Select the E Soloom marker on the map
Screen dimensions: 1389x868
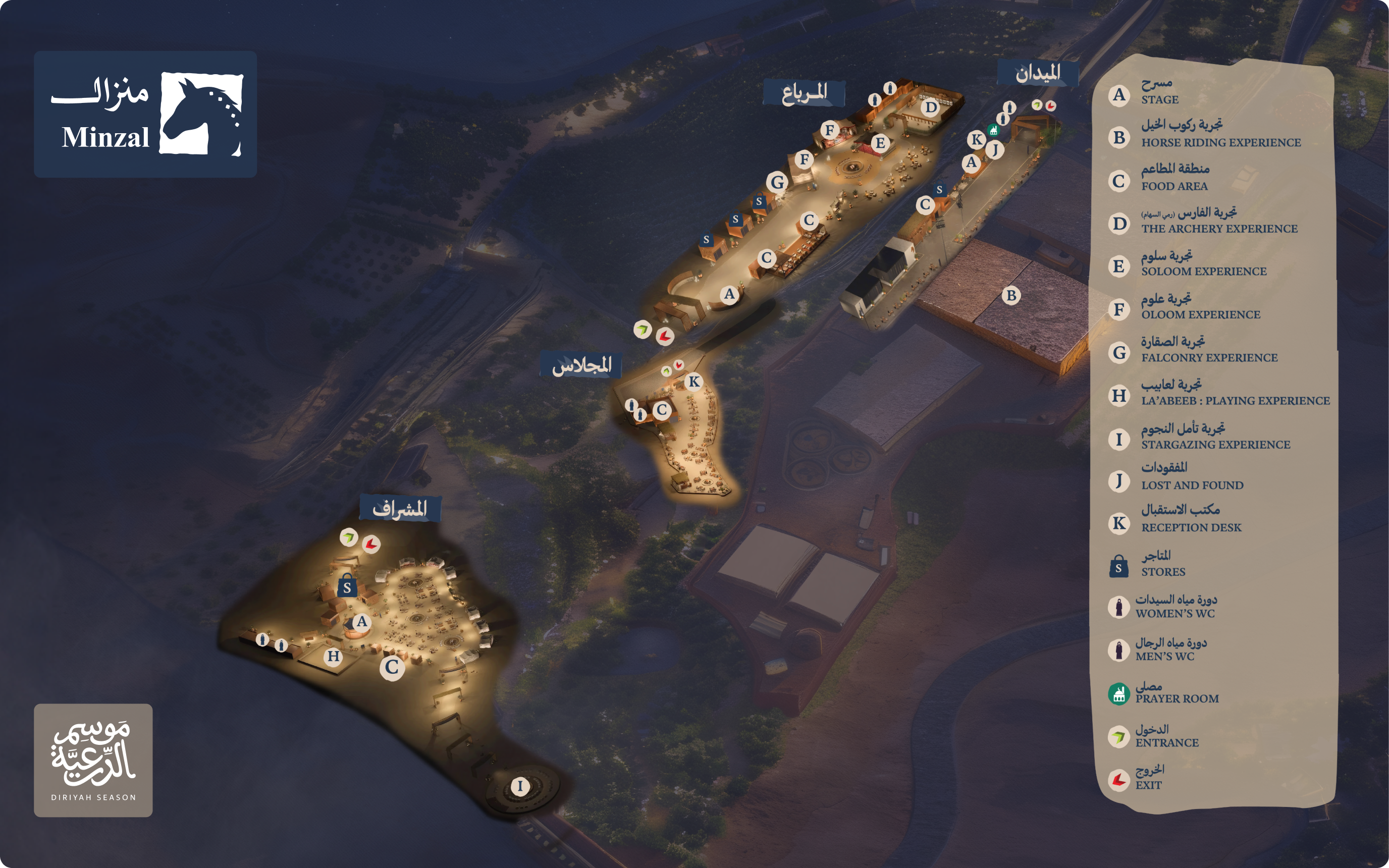pos(880,143)
